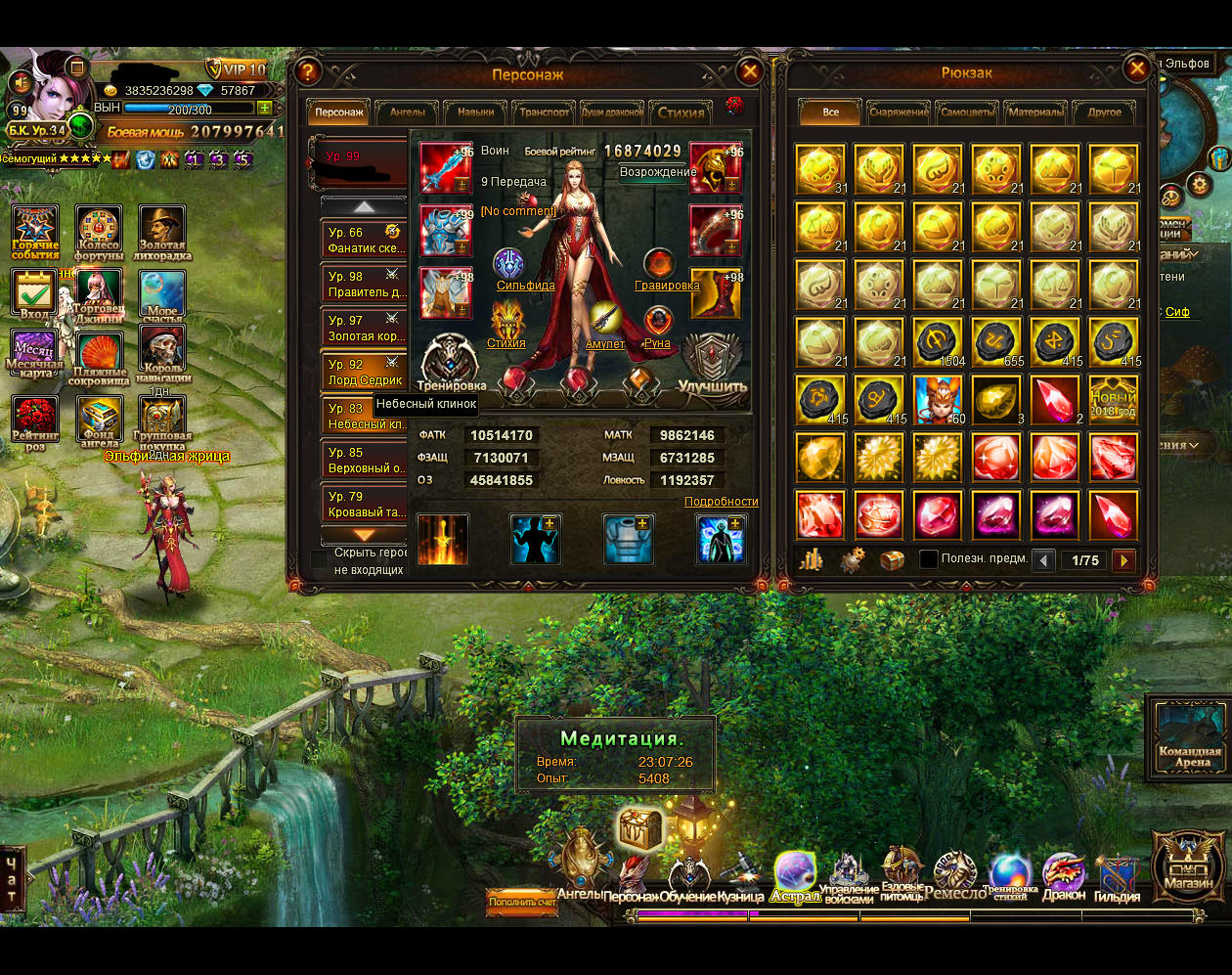Viewport: 1232px width, 975px height.
Task: Go to next backpack page
Action: pyautogui.click(x=1123, y=560)
